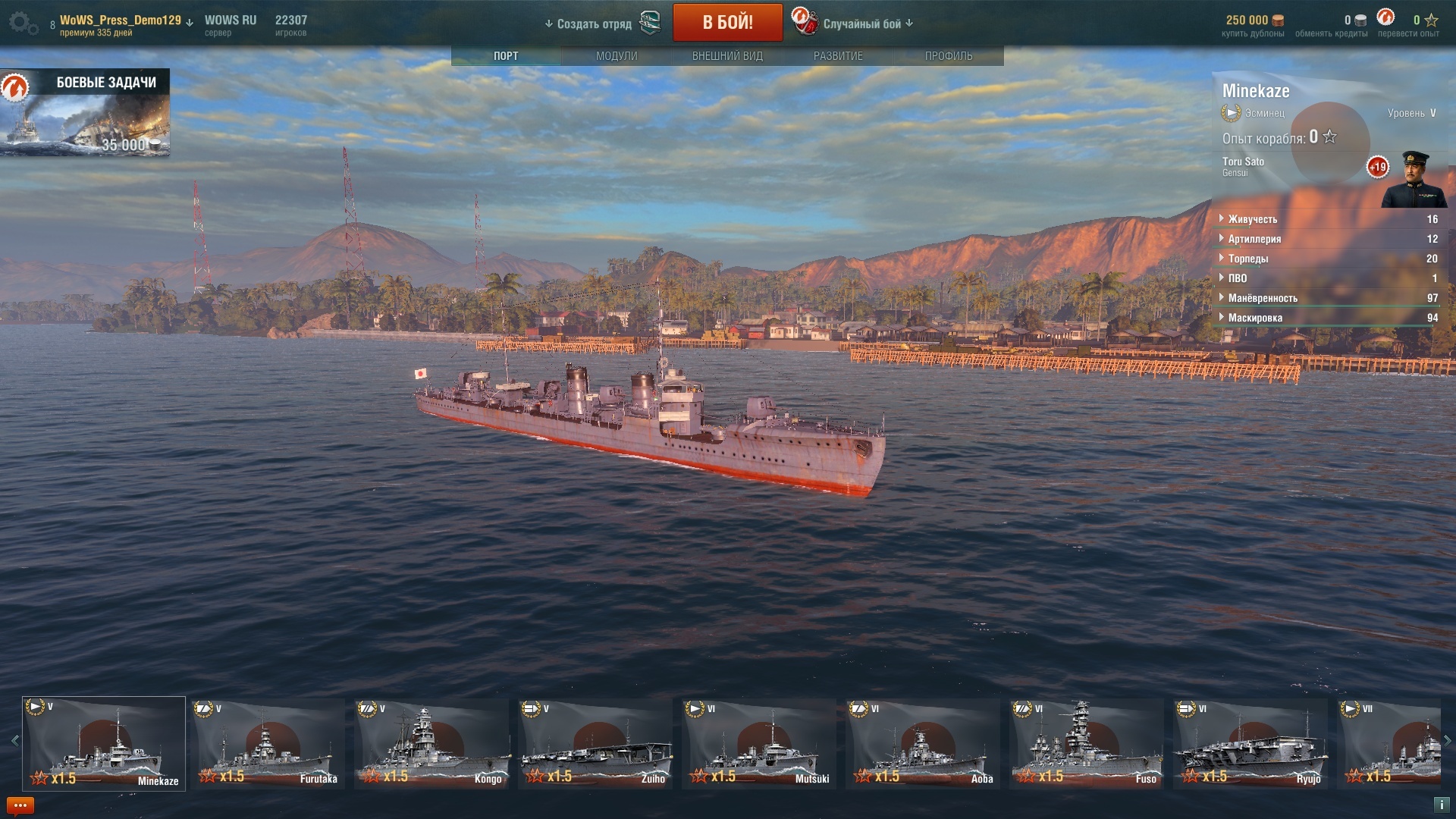Open the РАЗВИТИЕ tech tree tab
This screenshot has height=819, width=1456.
point(838,56)
